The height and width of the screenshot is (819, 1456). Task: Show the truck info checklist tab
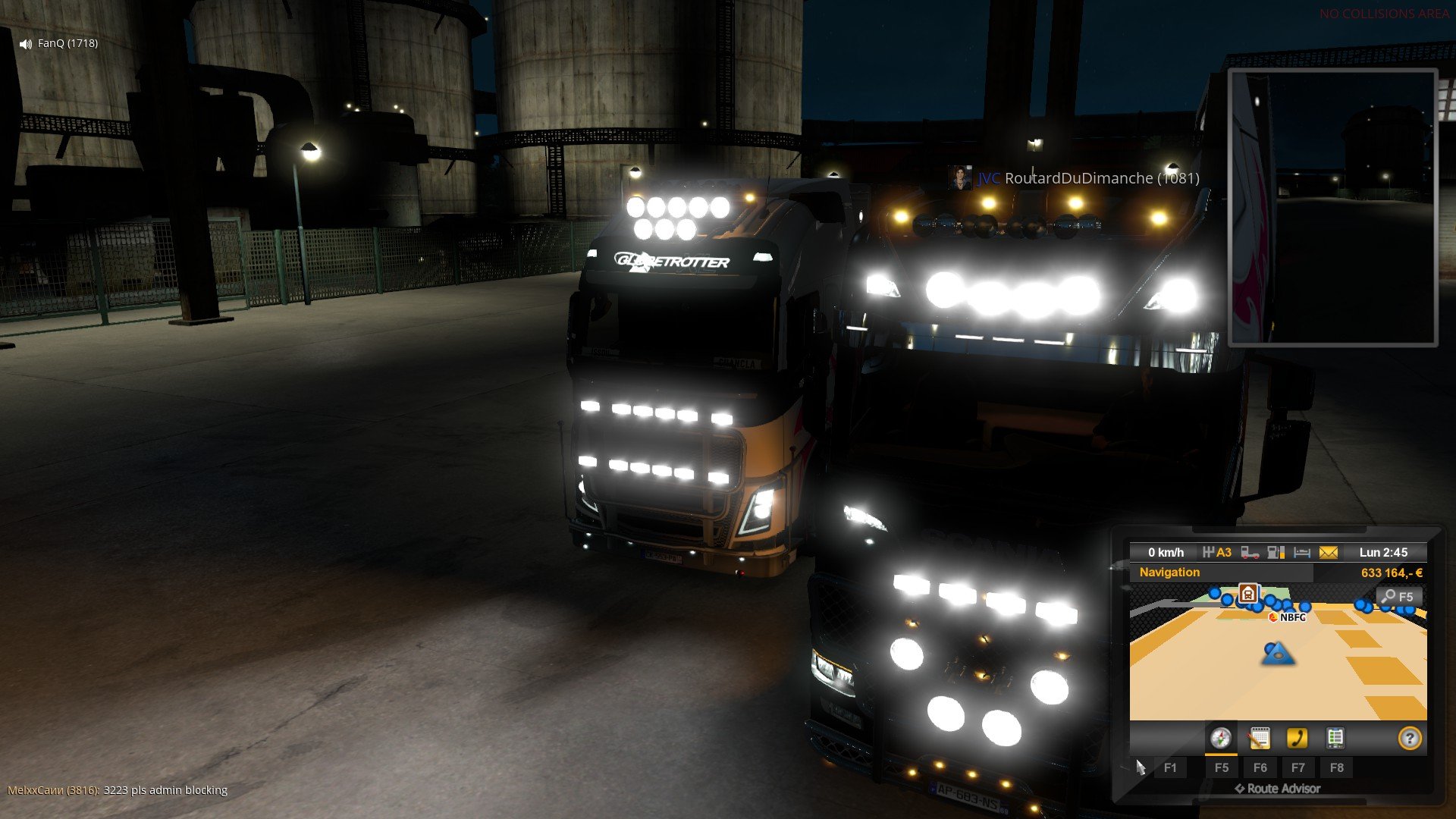(1335, 738)
